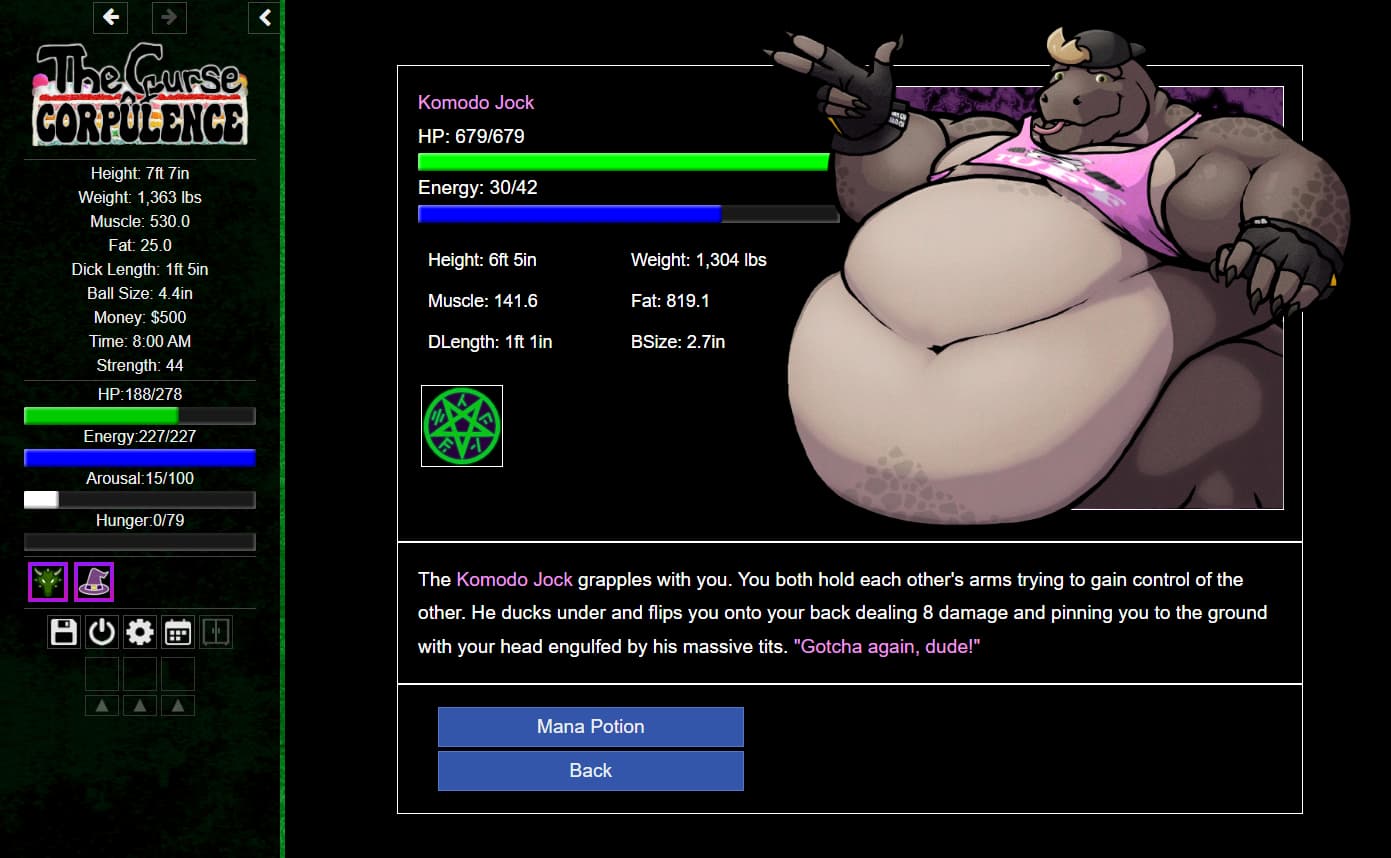Click the first upgrade arrow triangle
Viewport: 1391px width, 858px height.
pos(101,704)
